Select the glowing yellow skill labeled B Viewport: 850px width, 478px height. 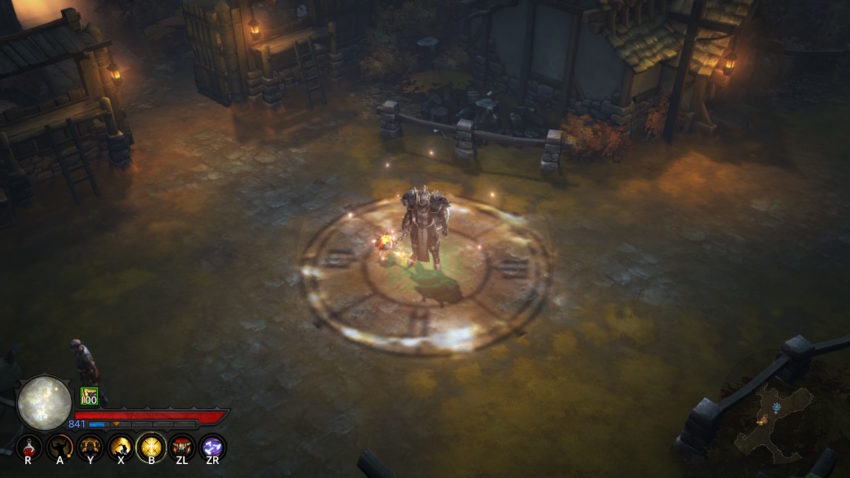tap(151, 445)
